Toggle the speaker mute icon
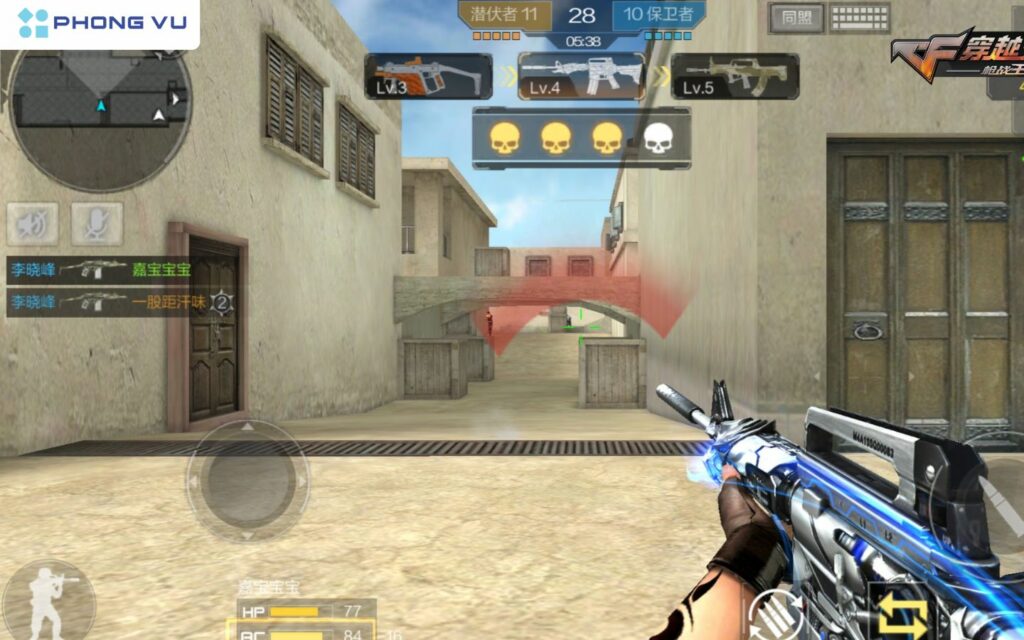 32,224
